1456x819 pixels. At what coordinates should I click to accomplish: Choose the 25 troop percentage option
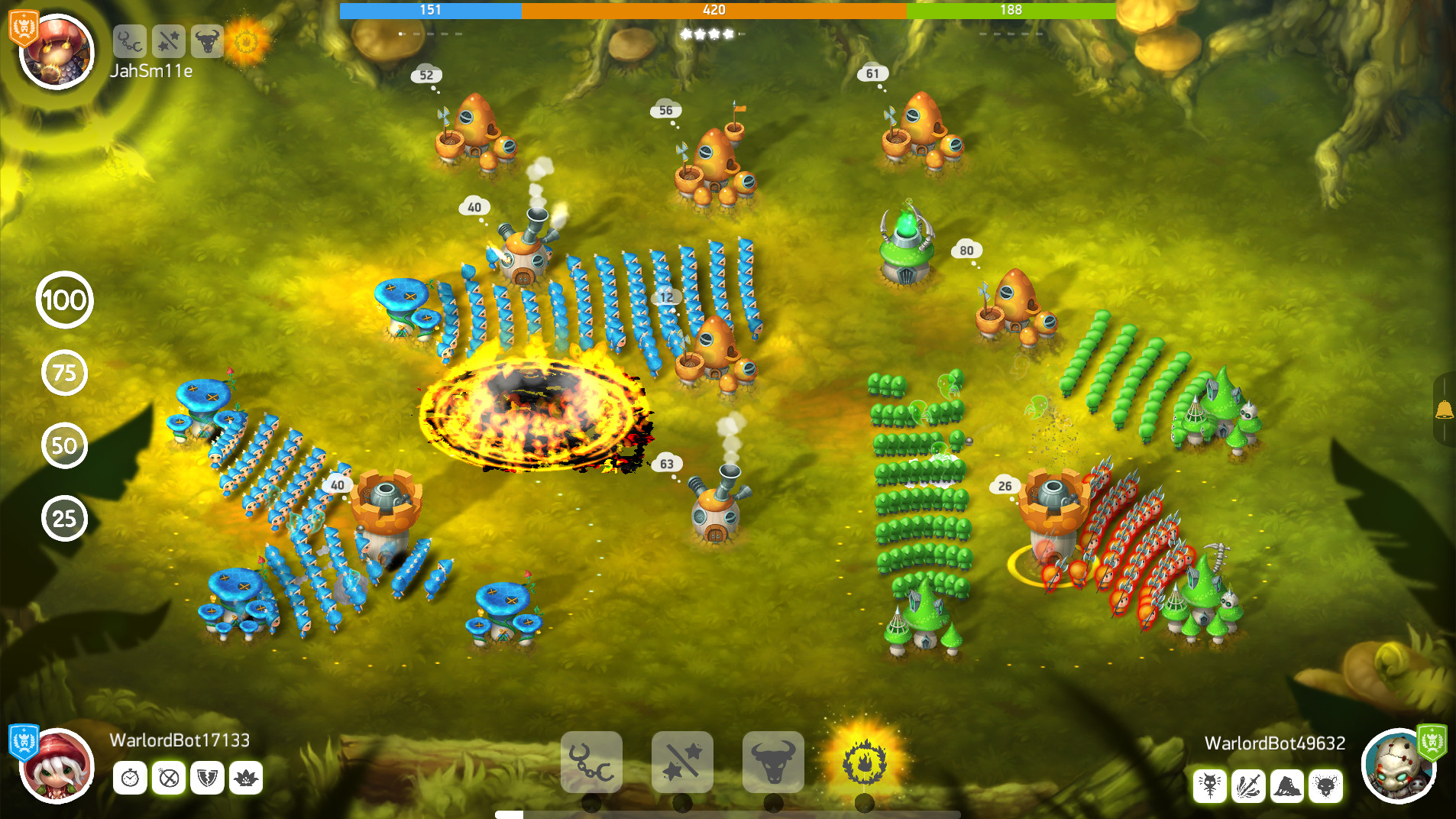coord(64,518)
